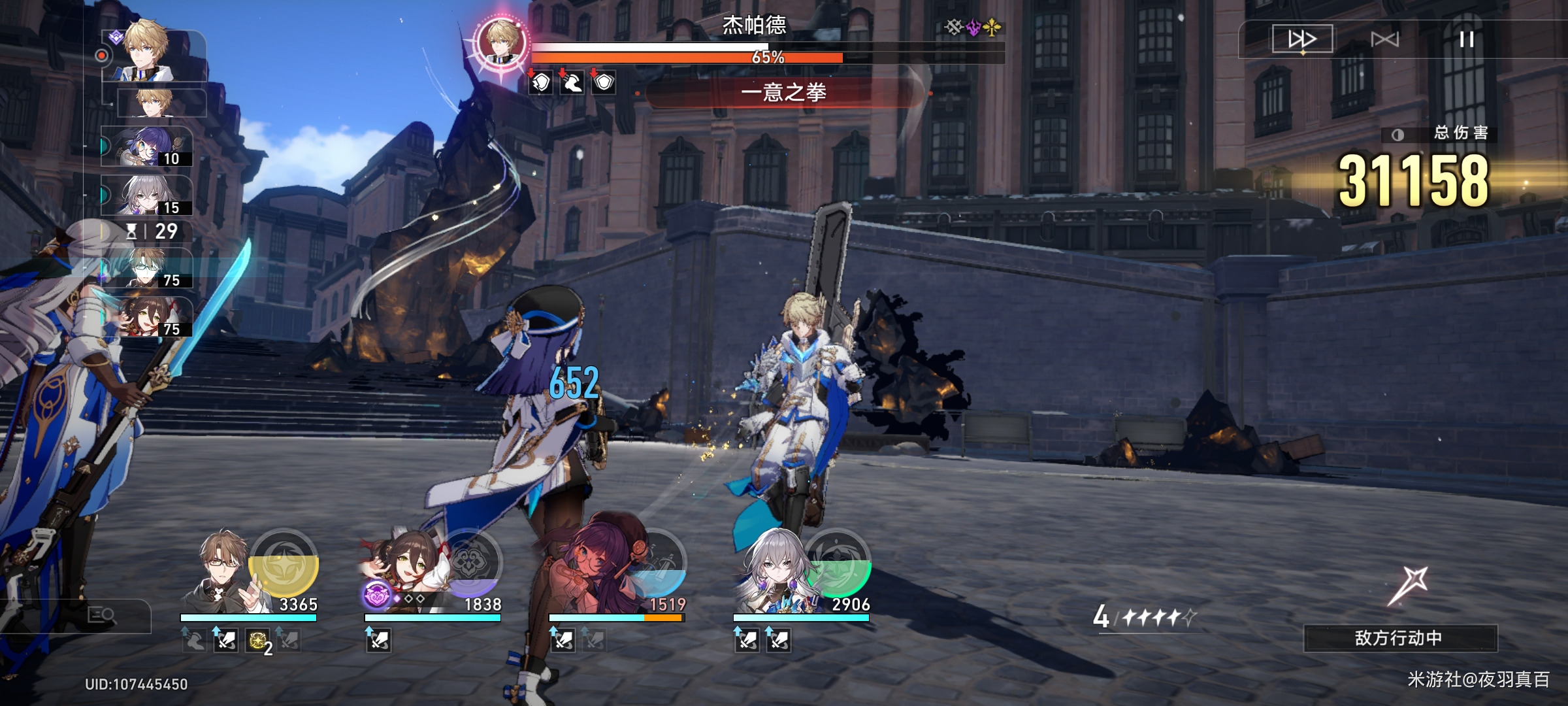Show Gepard's weakness element icons

tap(973, 27)
